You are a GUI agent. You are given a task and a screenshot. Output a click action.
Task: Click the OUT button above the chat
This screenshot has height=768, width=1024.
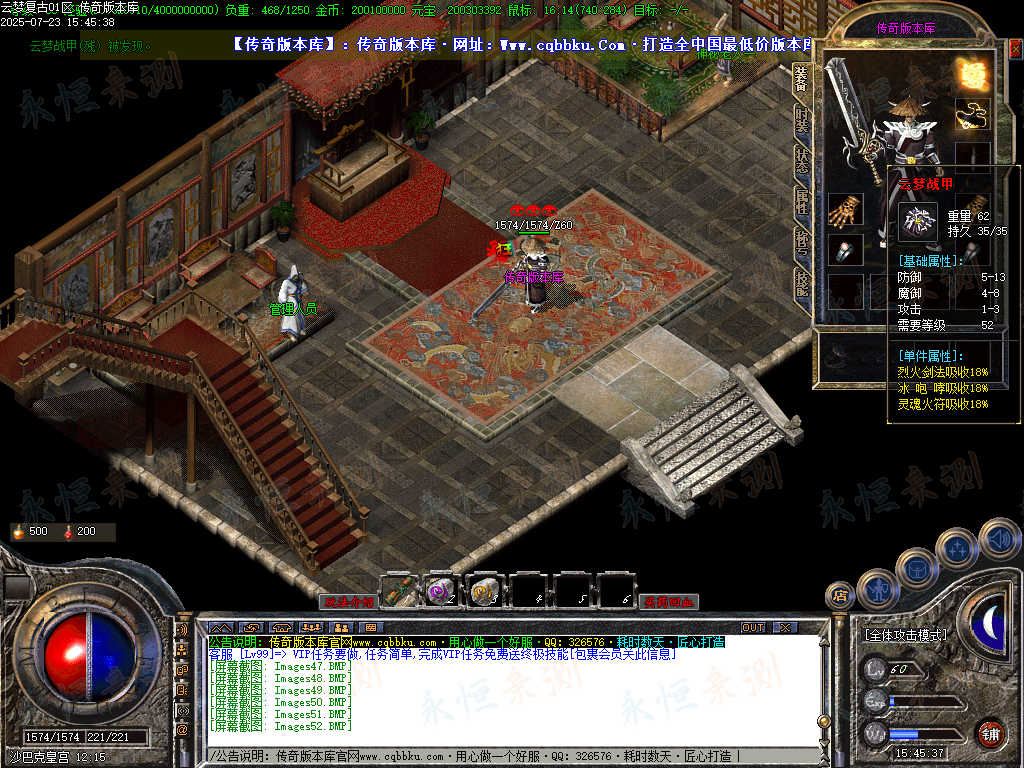(753, 627)
